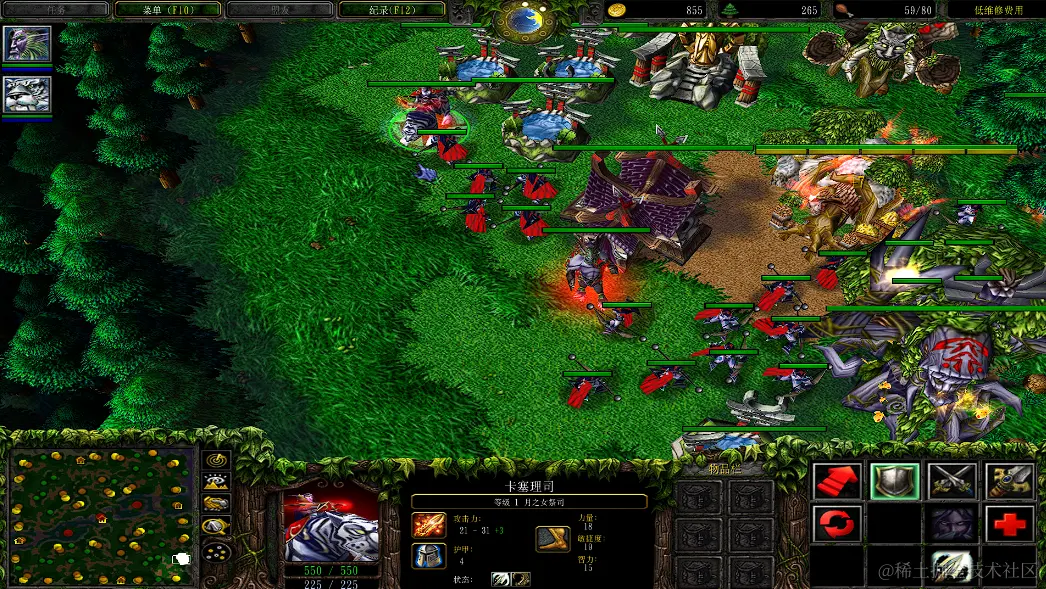Issue the Move command with red arrow
Image resolution: width=1046 pixels, height=589 pixels.
tap(837, 482)
